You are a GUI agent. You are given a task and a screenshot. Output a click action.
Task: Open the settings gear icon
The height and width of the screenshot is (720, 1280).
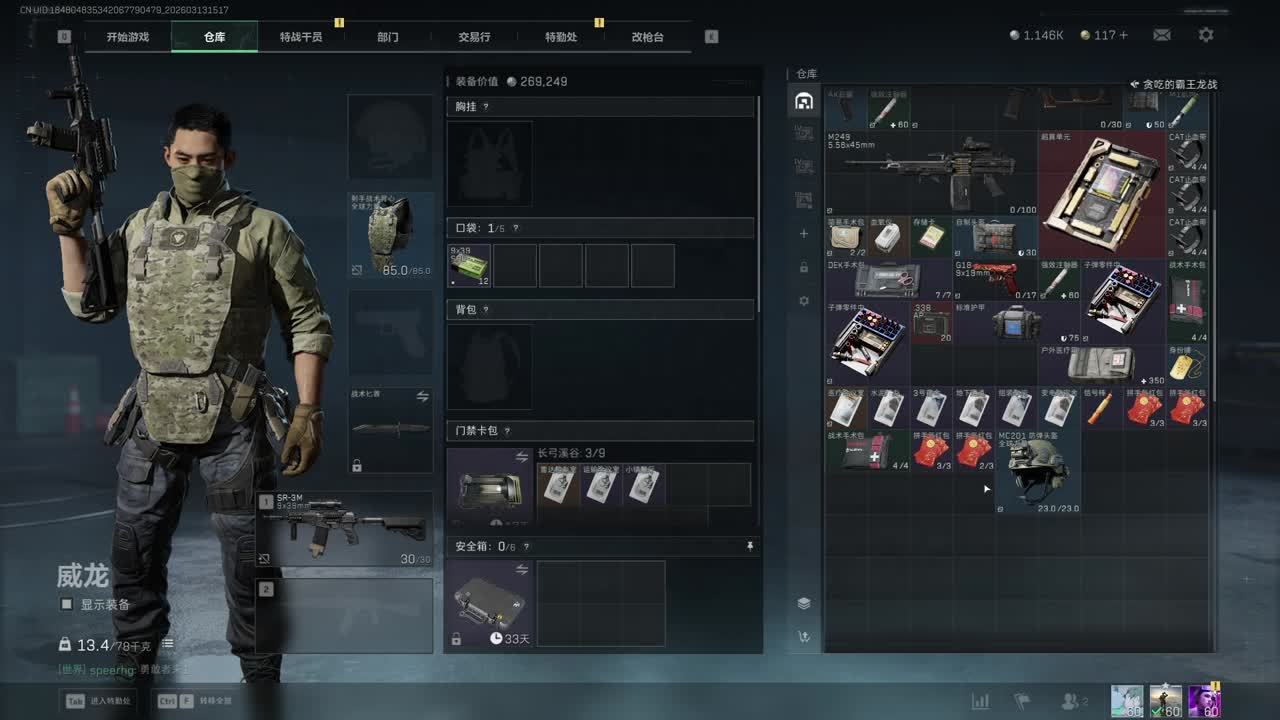(x=1206, y=35)
